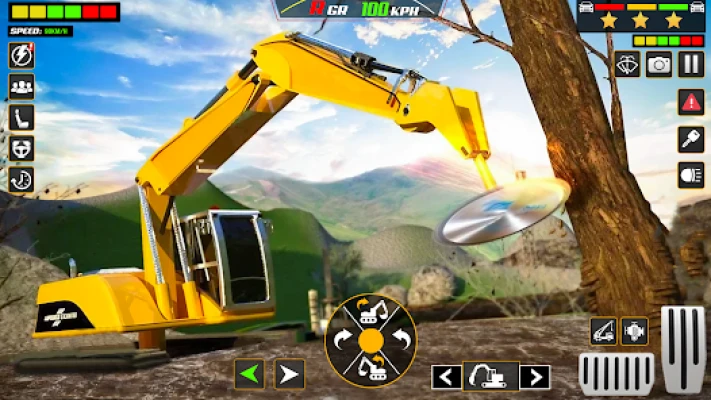Tap the lightning bolt boost icon

coord(21,56)
